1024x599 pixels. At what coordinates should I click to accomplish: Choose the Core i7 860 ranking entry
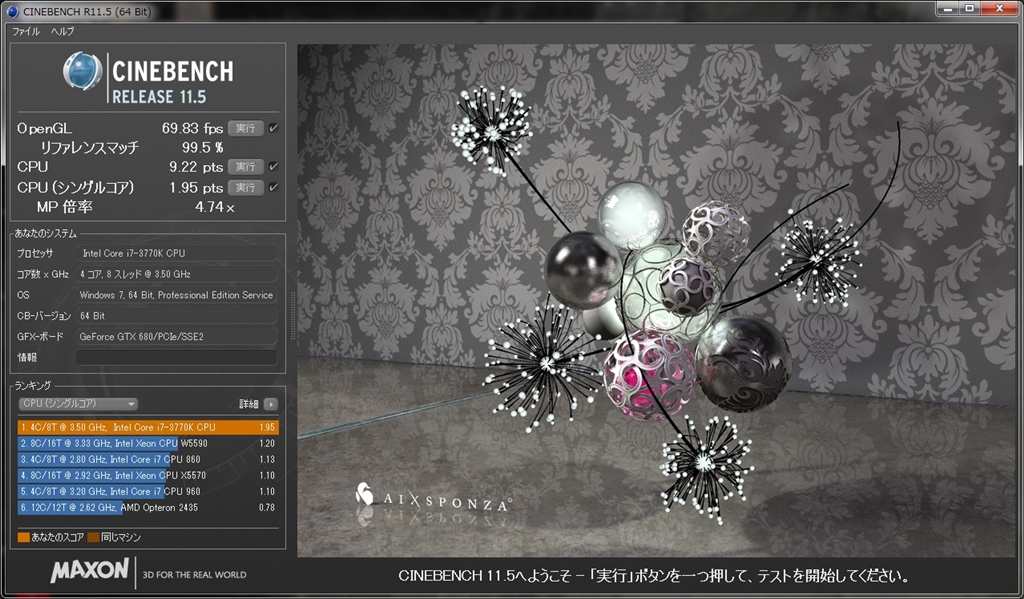(x=147, y=459)
